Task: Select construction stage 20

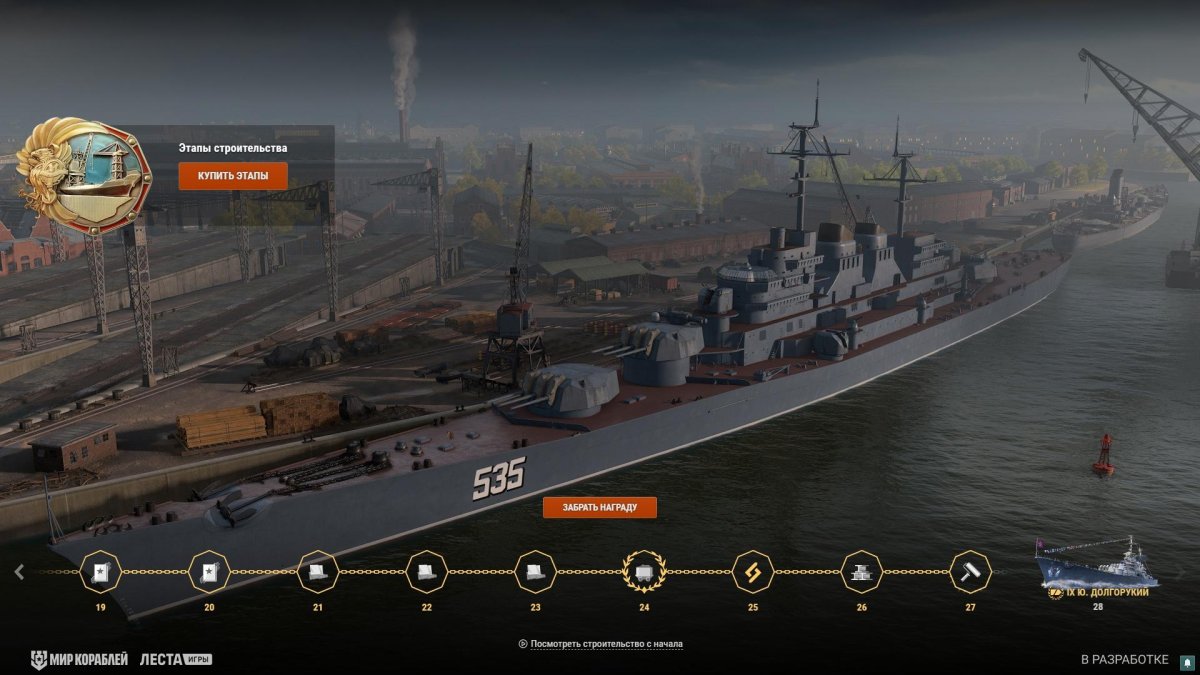Action: coord(209,572)
